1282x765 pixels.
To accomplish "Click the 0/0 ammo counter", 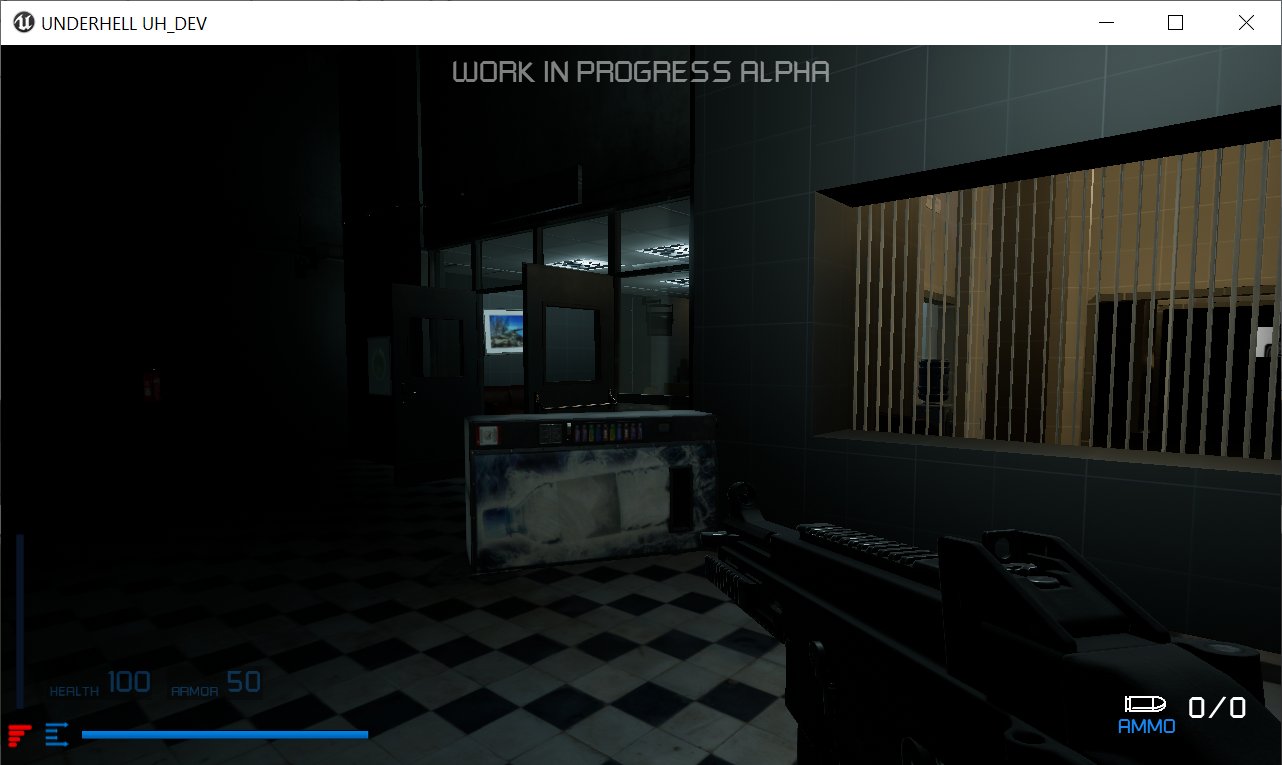I will tap(1216, 706).
